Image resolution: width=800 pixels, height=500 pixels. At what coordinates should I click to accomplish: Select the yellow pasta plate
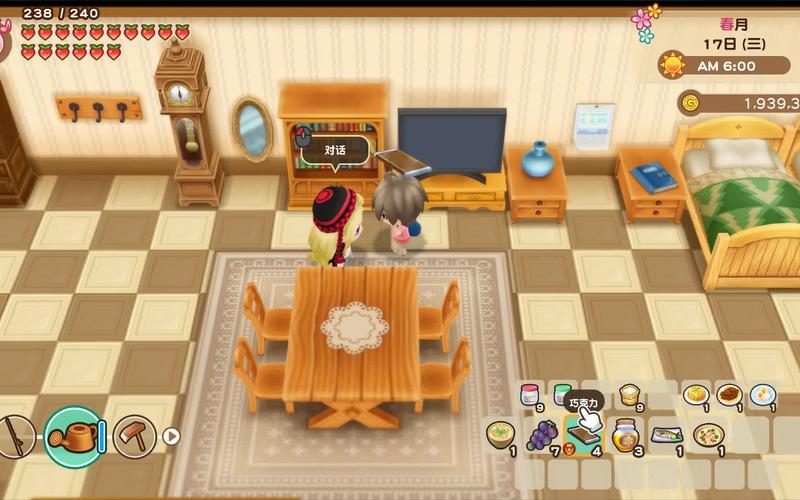(696, 395)
